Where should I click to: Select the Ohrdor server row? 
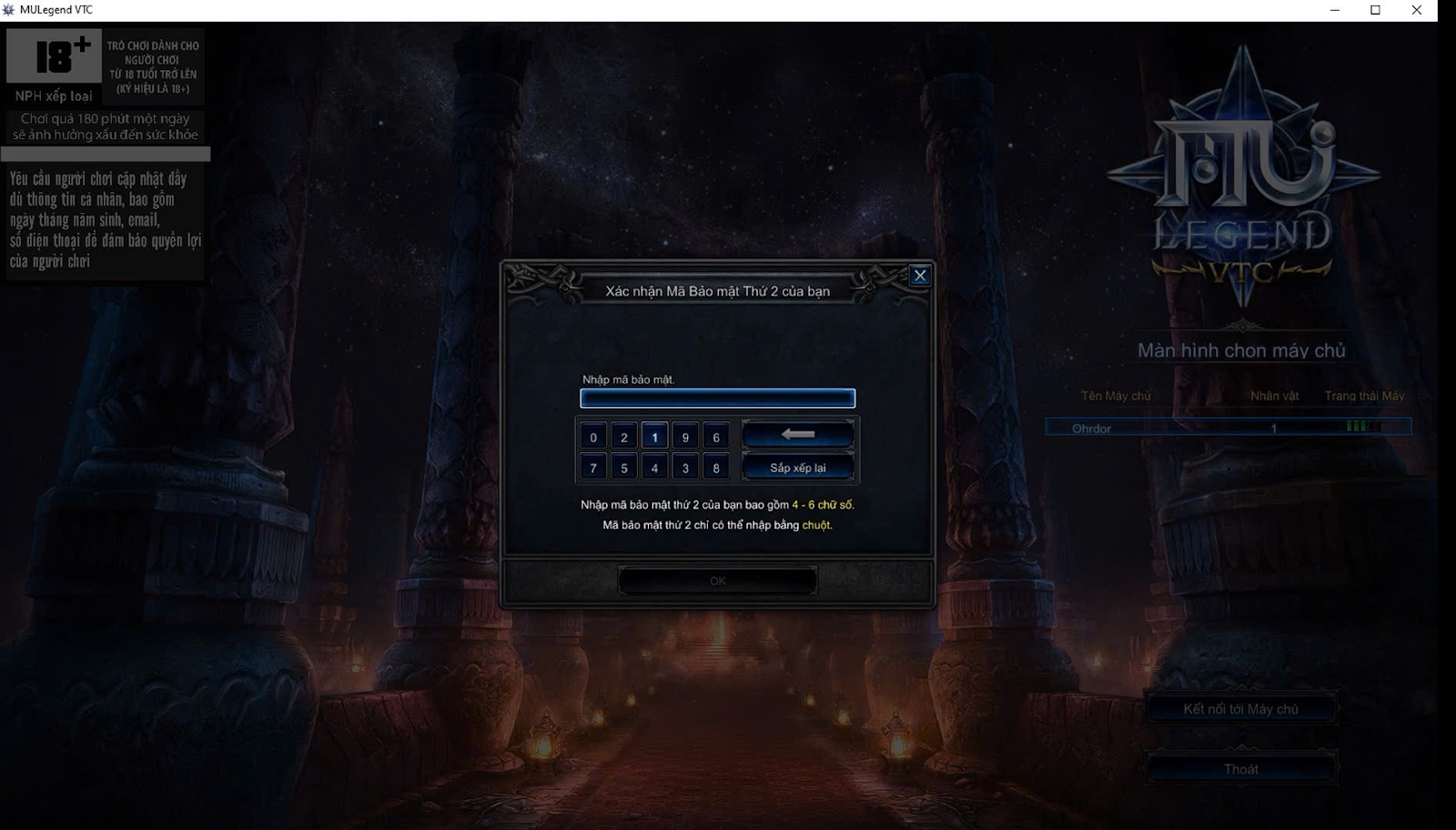[1228, 428]
